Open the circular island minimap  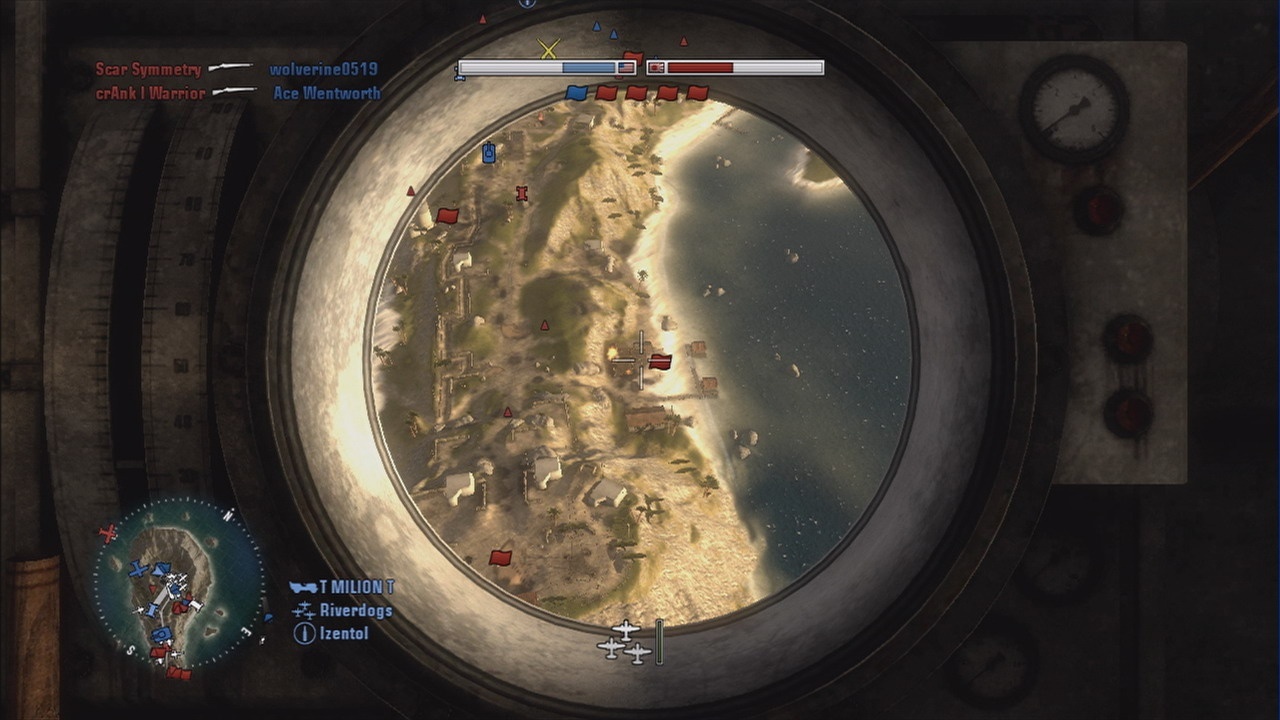point(180,583)
